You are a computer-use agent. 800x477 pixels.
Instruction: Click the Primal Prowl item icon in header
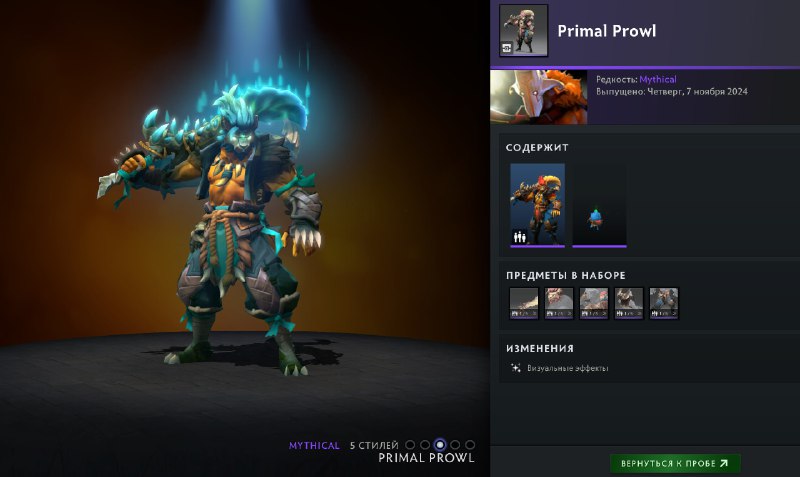point(523,29)
